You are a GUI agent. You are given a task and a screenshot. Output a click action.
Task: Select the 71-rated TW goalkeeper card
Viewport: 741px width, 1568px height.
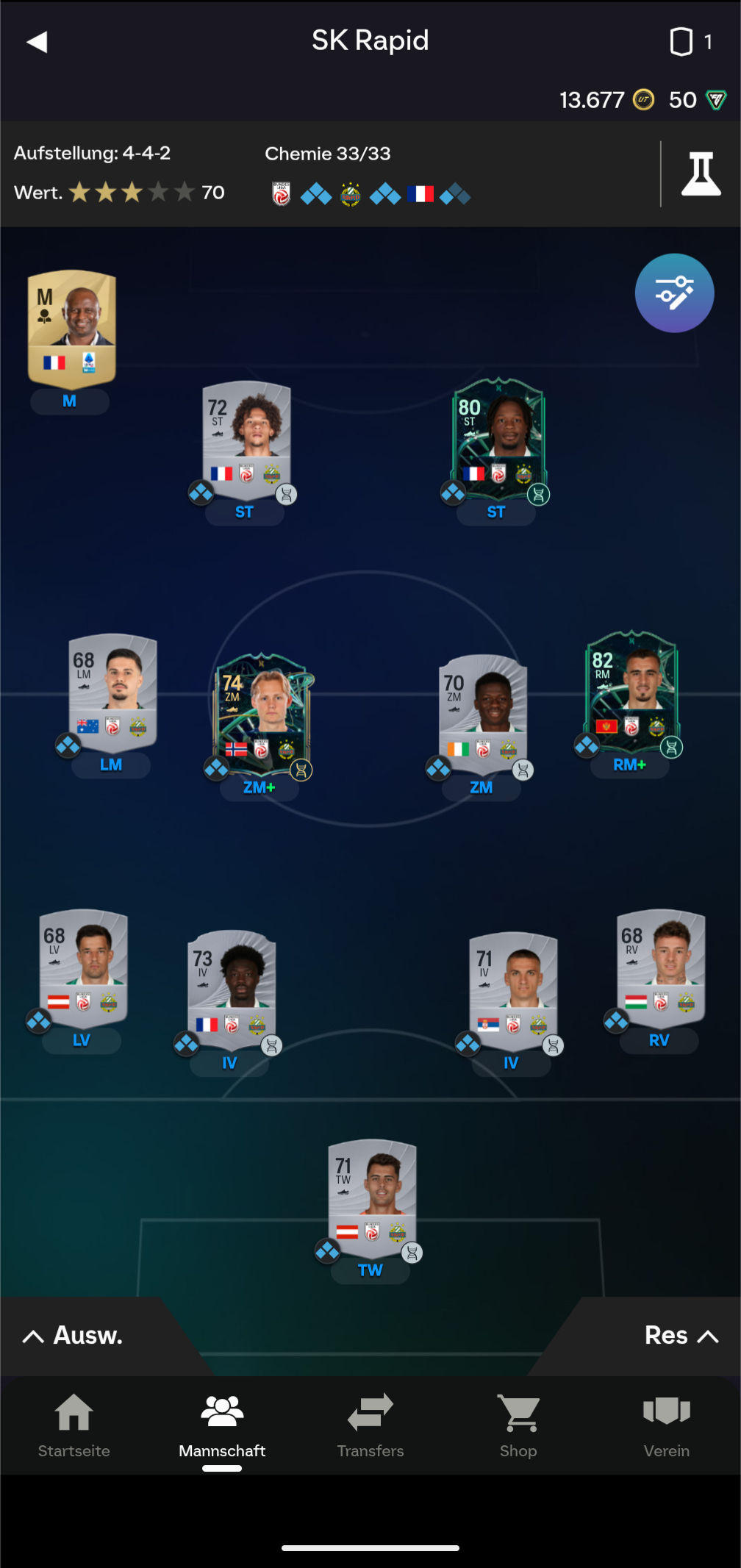pos(371,1193)
